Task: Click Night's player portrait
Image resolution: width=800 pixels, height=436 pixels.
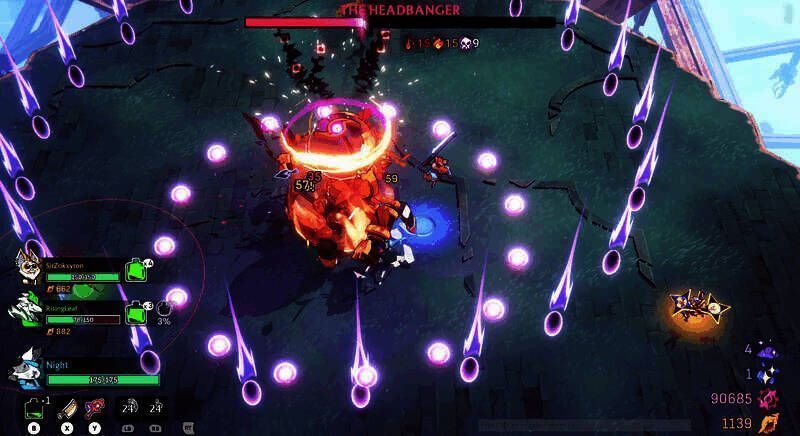Action: (x=30, y=369)
